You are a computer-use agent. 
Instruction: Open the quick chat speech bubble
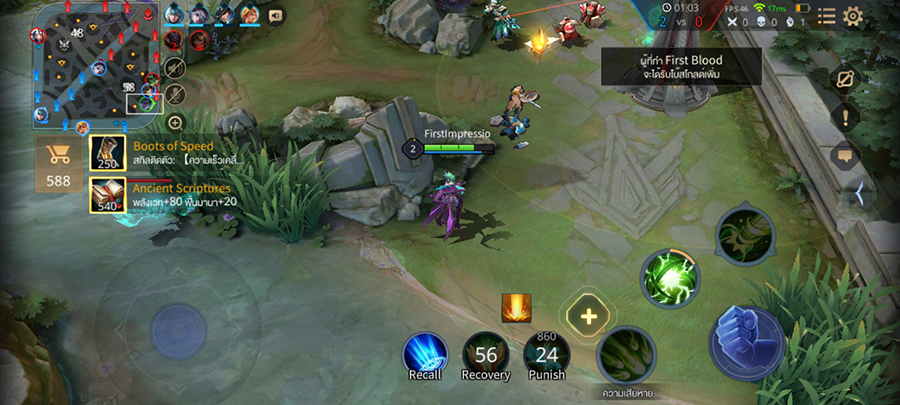[x=845, y=156]
